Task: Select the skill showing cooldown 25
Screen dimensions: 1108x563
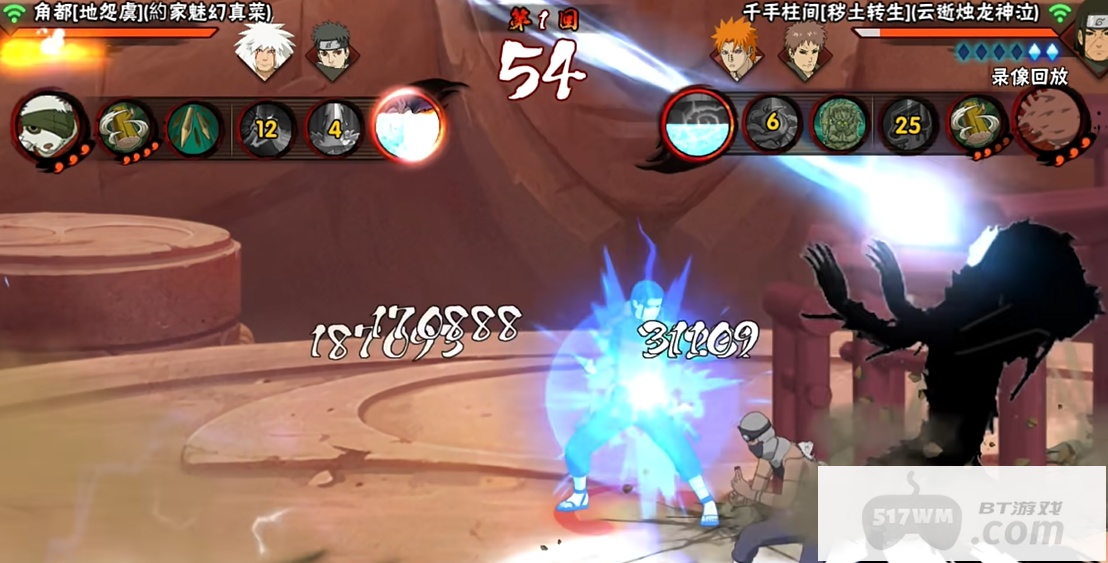Action: coord(907,125)
